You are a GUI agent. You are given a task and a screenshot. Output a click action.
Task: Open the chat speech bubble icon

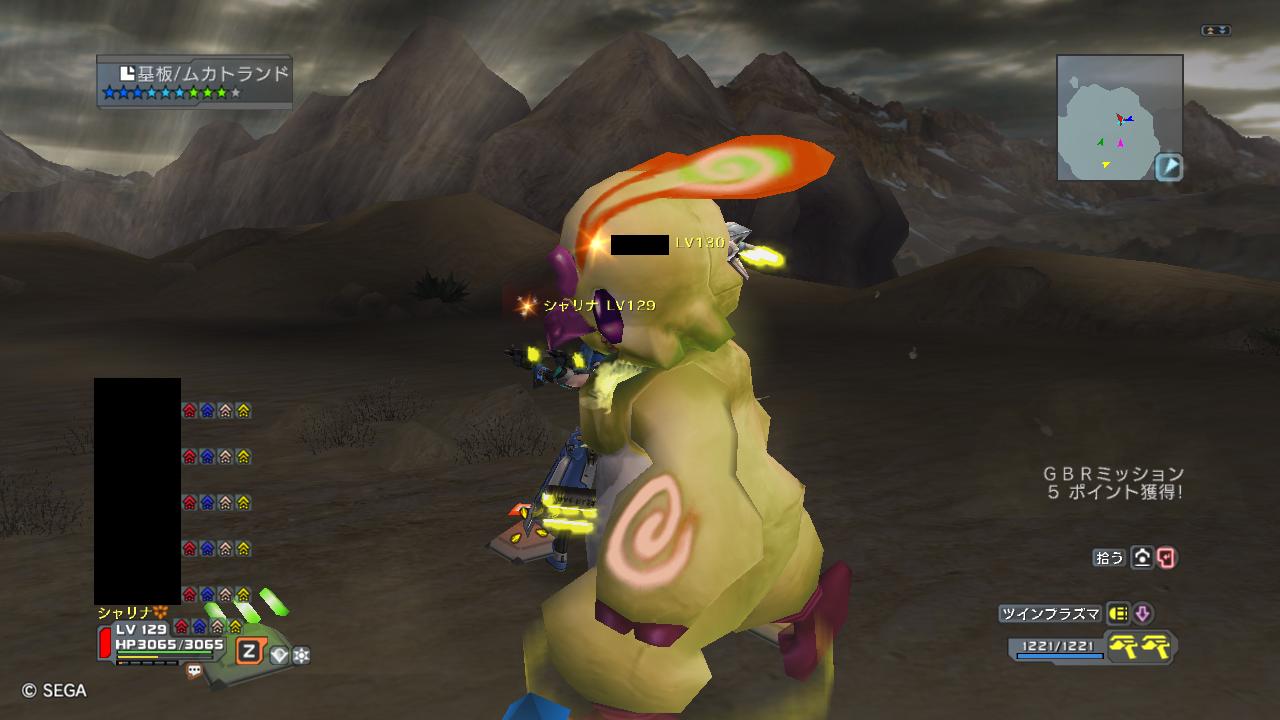[x=194, y=672]
